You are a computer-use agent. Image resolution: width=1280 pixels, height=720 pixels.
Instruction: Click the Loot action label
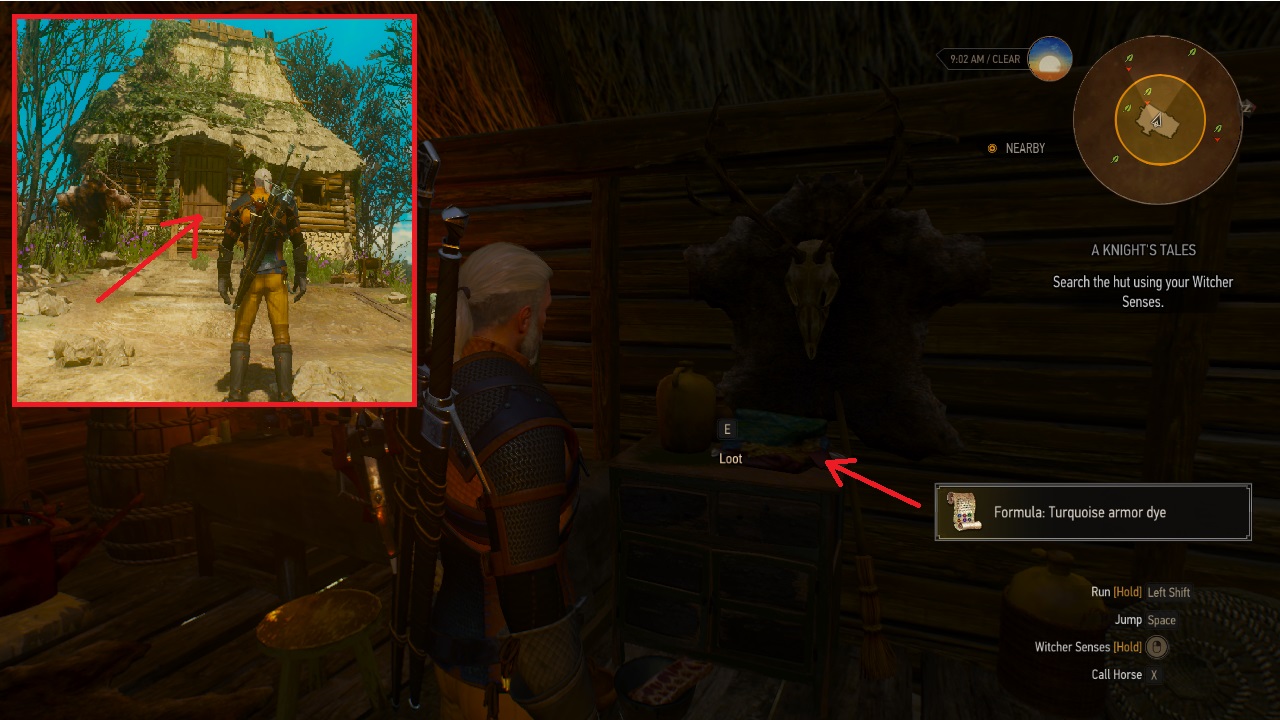(729, 458)
